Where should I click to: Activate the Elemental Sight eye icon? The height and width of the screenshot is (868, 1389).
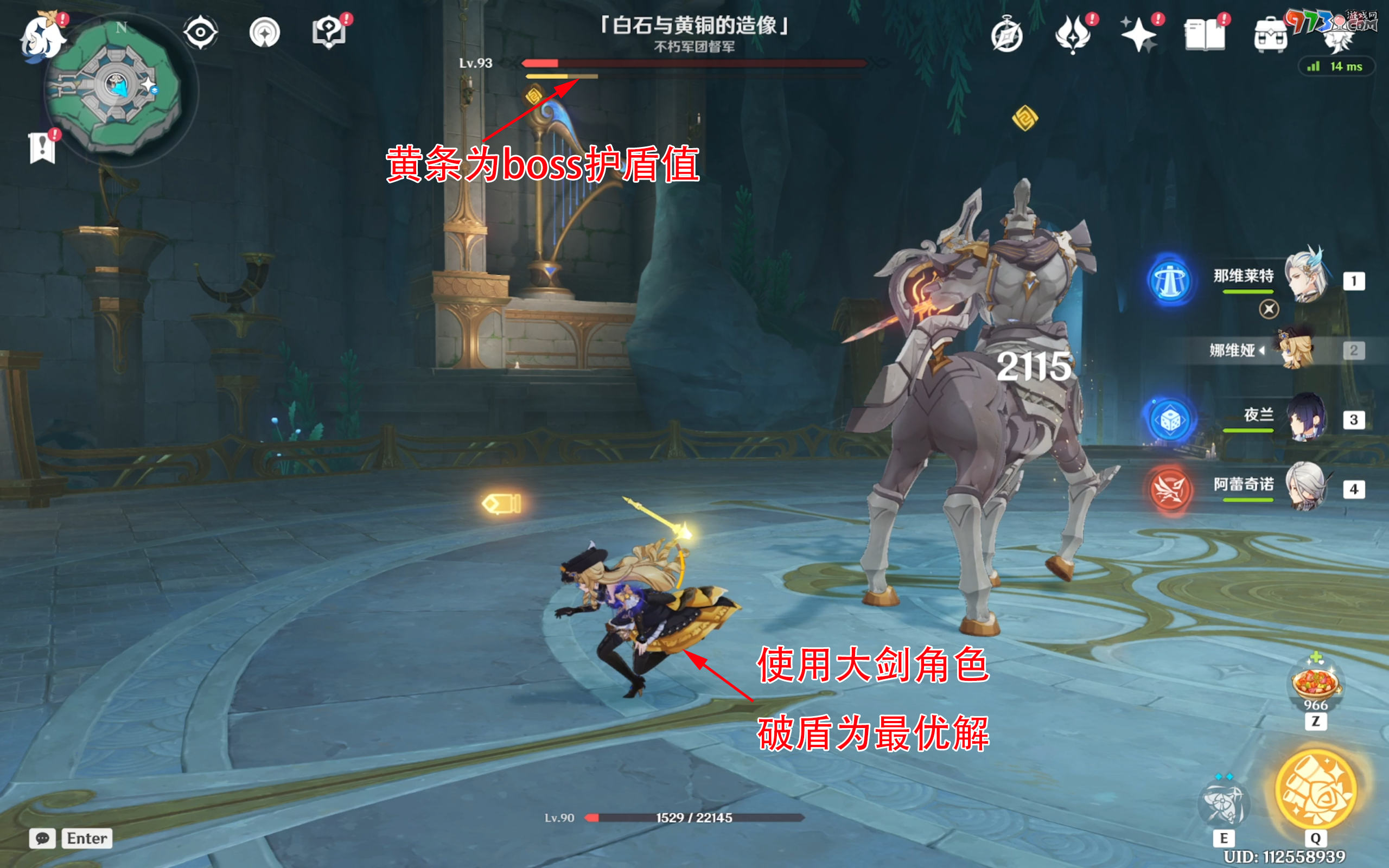click(199, 33)
